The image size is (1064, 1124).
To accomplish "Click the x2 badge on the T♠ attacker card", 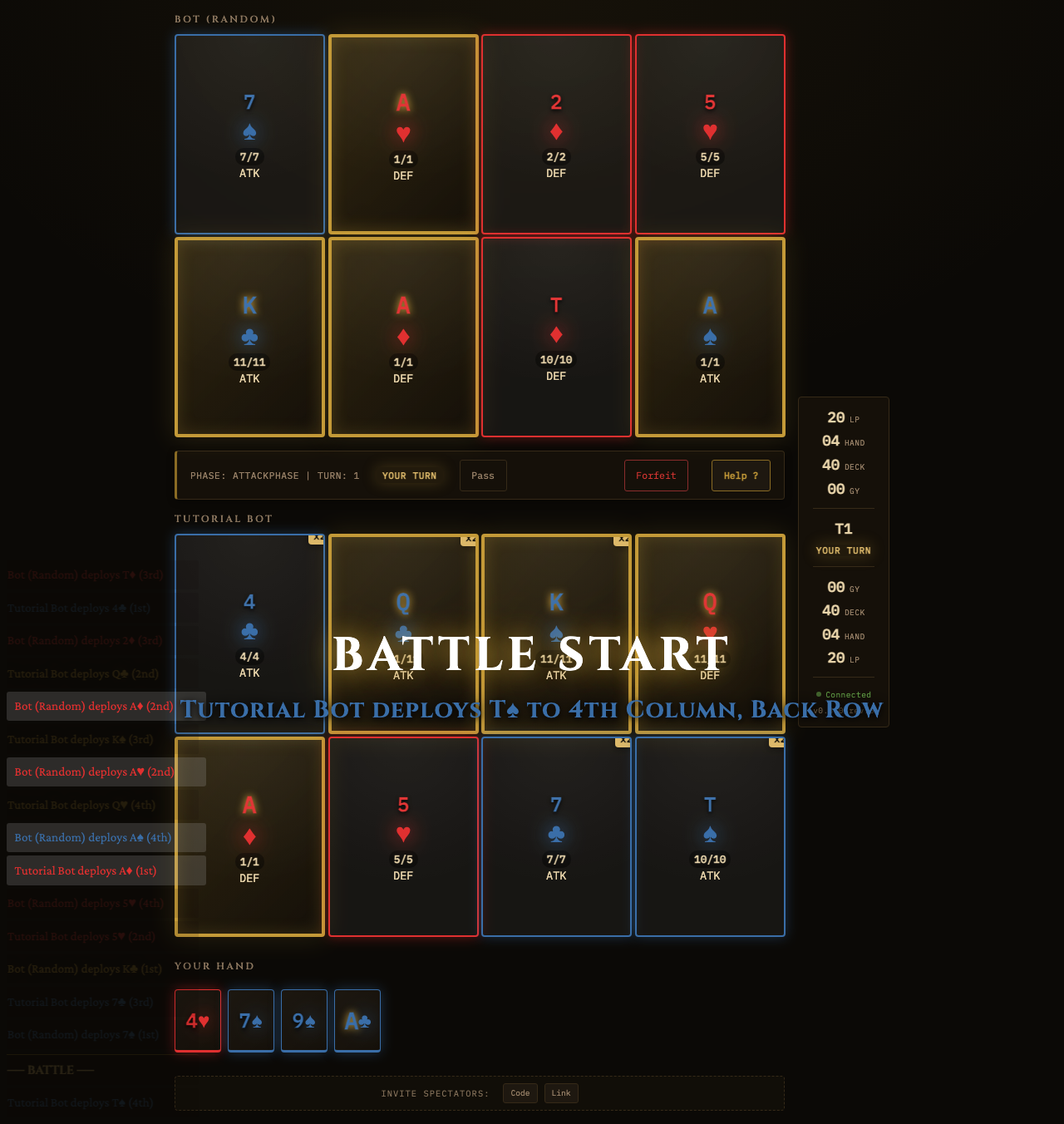I will (x=776, y=743).
